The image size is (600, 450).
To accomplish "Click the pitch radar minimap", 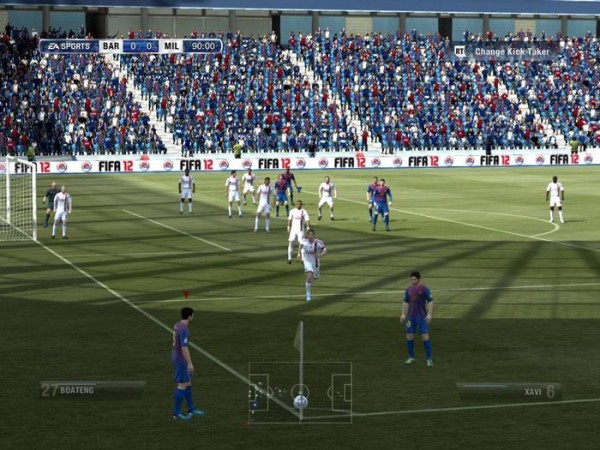I will click(300, 392).
